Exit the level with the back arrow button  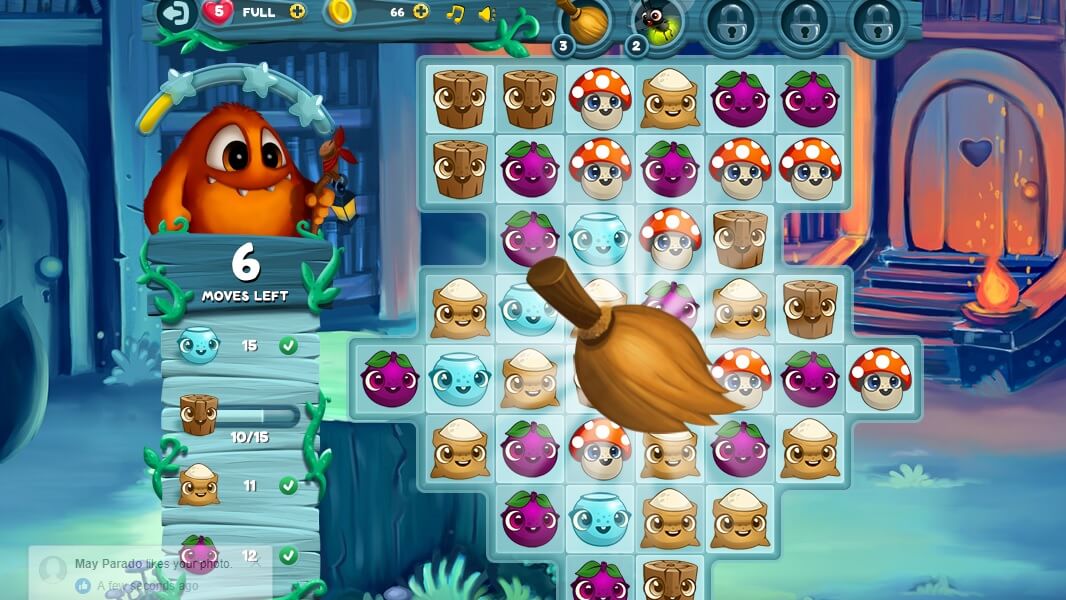[x=177, y=13]
